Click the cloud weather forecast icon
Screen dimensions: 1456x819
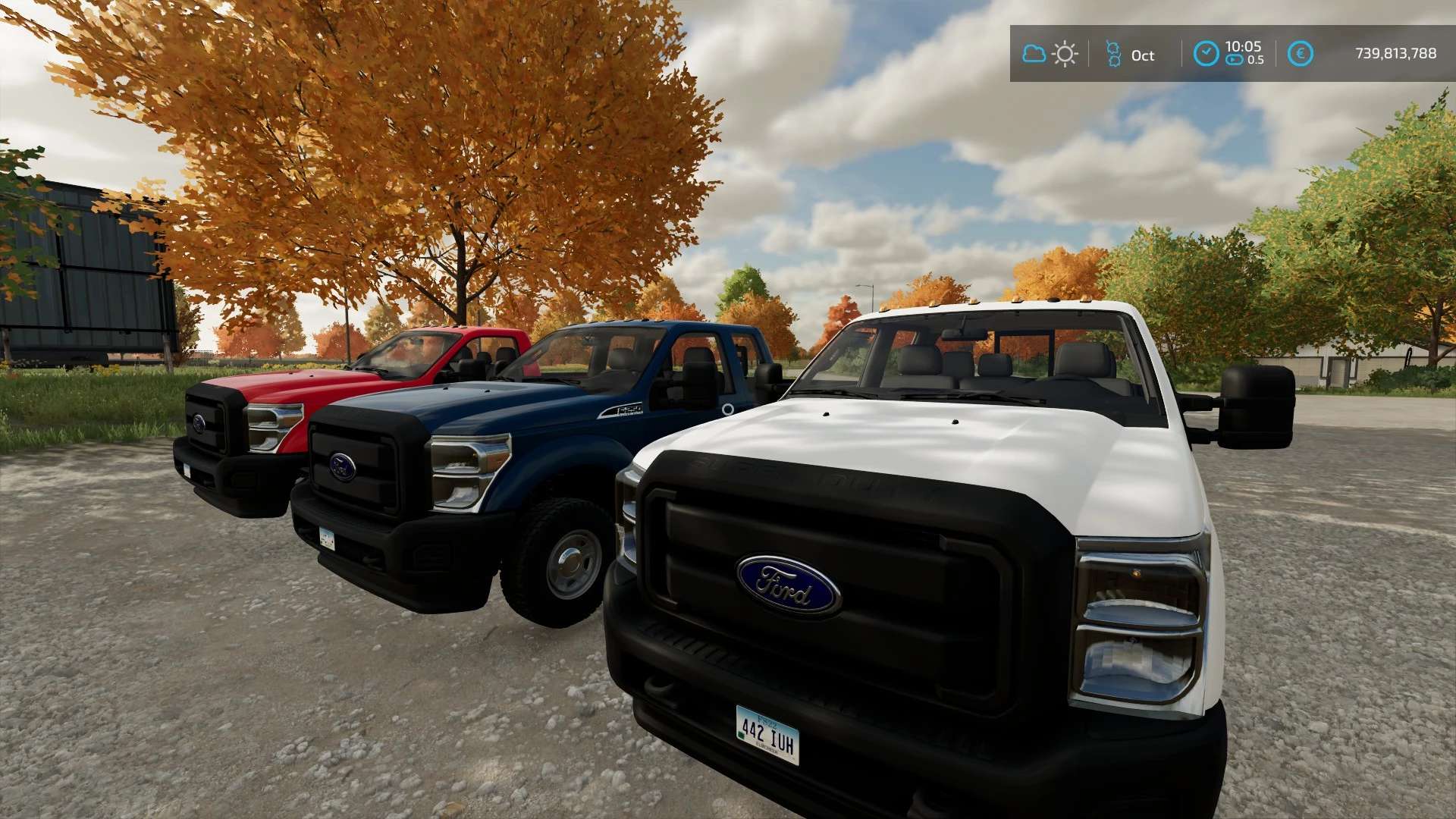[1034, 54]
